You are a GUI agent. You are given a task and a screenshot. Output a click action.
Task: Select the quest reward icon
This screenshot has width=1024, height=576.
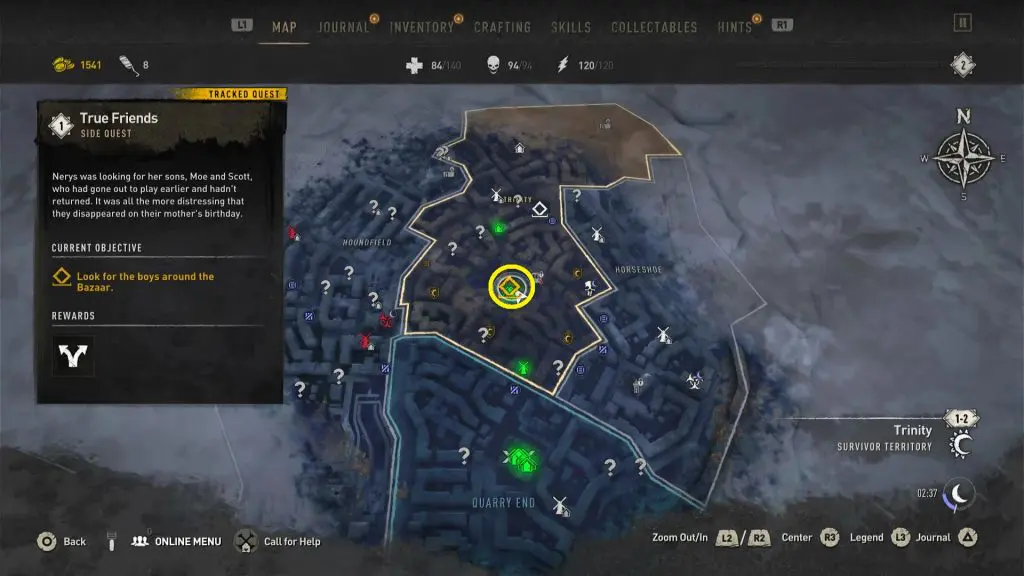[73, 354]
